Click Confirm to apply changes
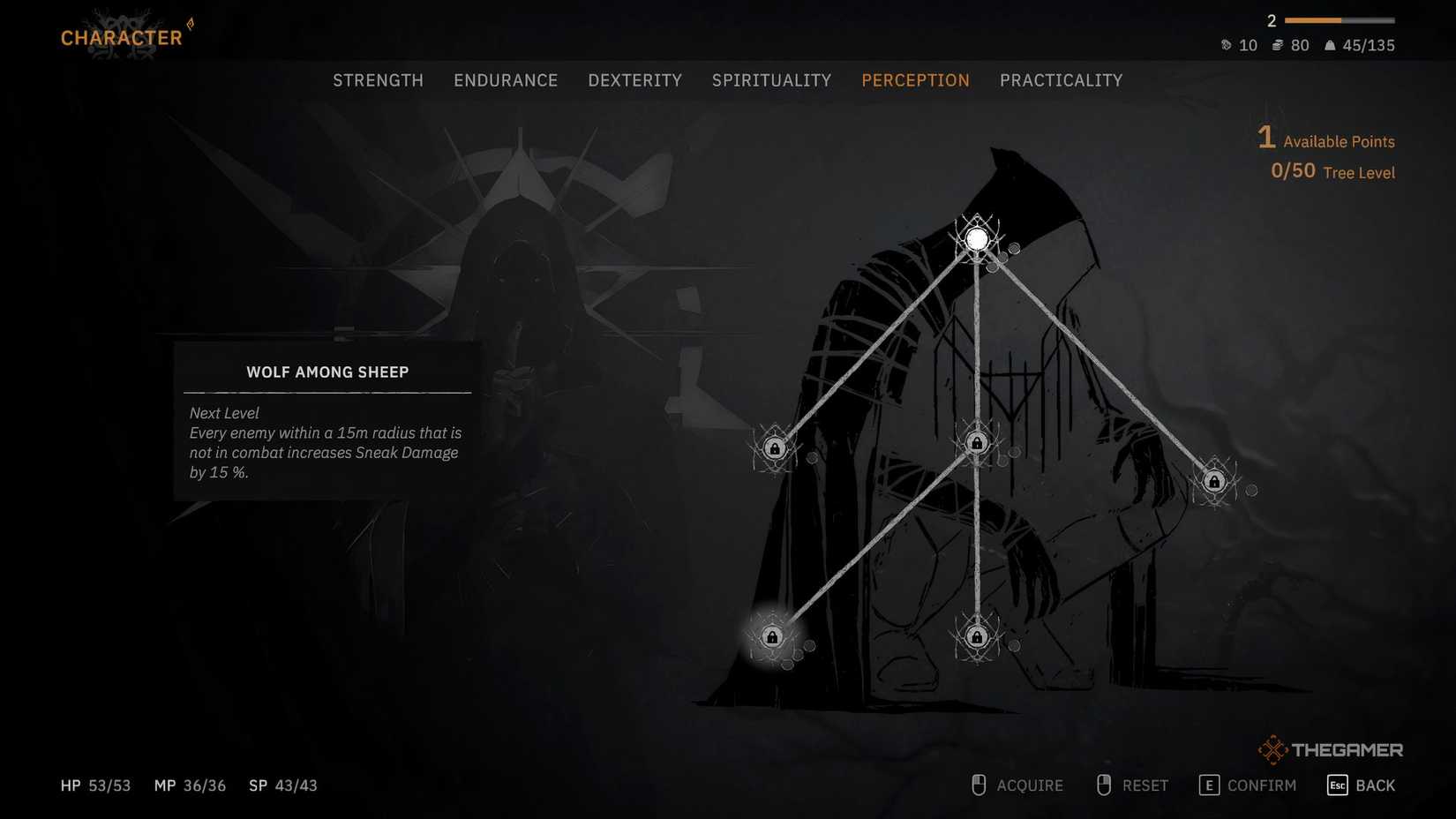This screenshot has width=1456, height=819. click(1247, 785)
